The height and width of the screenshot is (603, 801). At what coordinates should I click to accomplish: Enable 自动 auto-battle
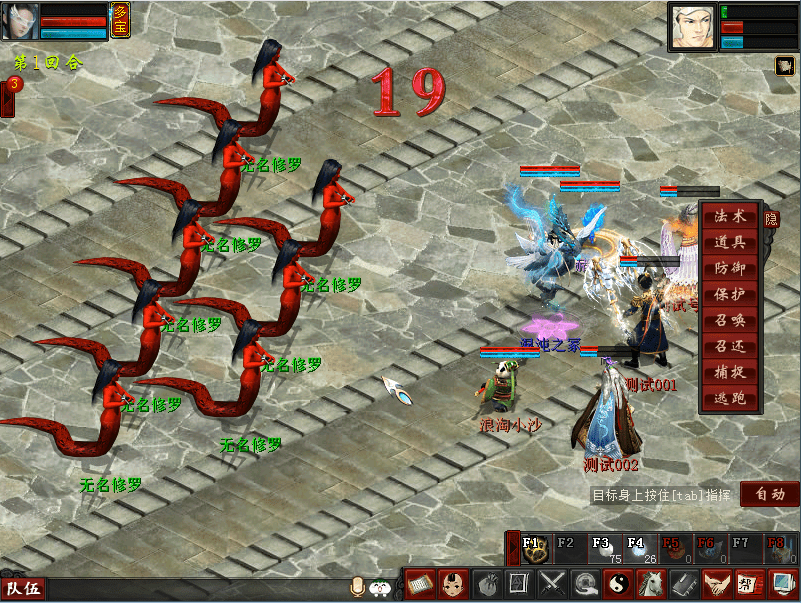coord(770,494)
